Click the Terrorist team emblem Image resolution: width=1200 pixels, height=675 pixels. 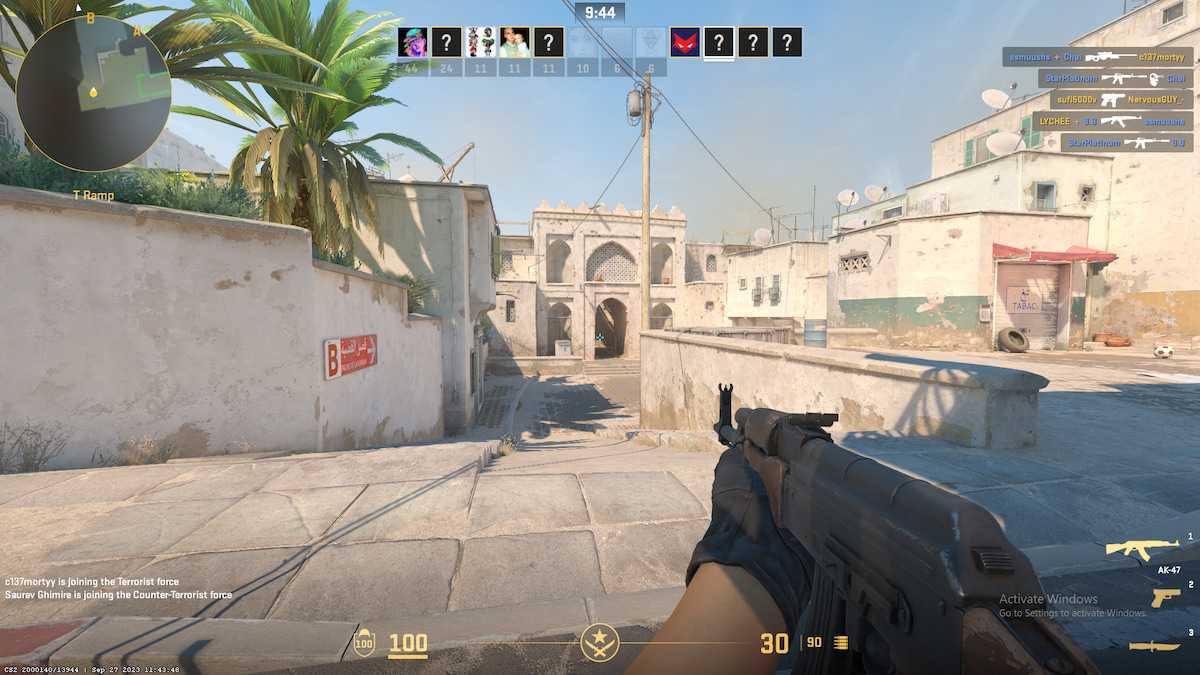pyautogui.click(x=600, y=642)
